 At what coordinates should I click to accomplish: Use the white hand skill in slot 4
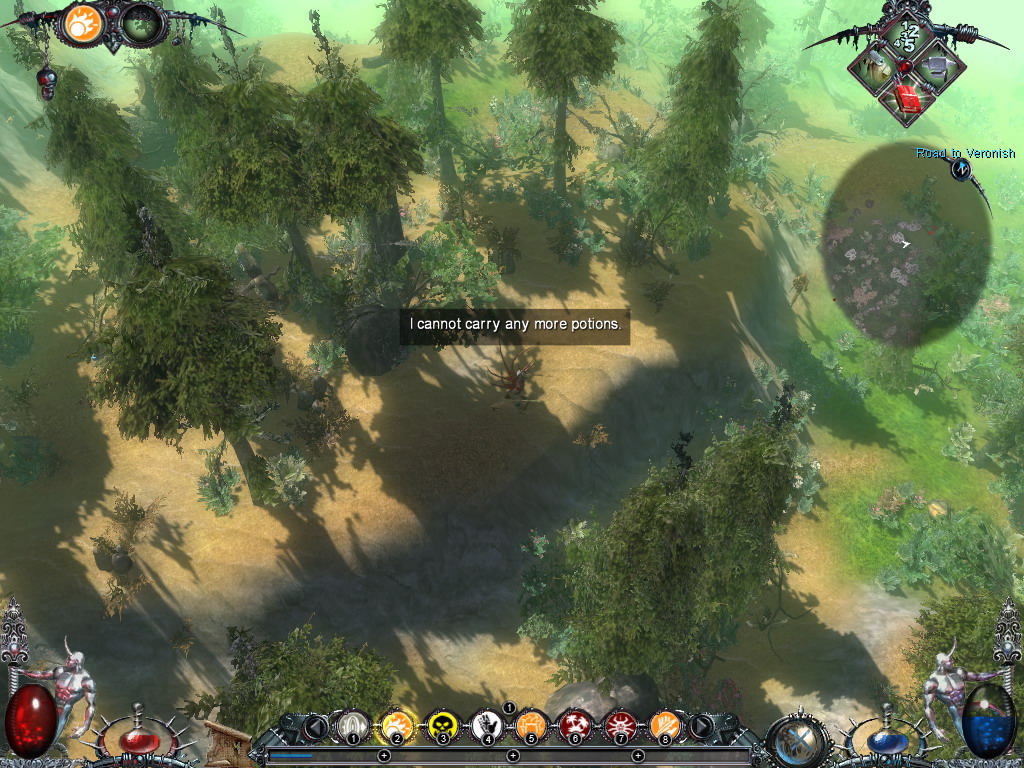point(487,725)
